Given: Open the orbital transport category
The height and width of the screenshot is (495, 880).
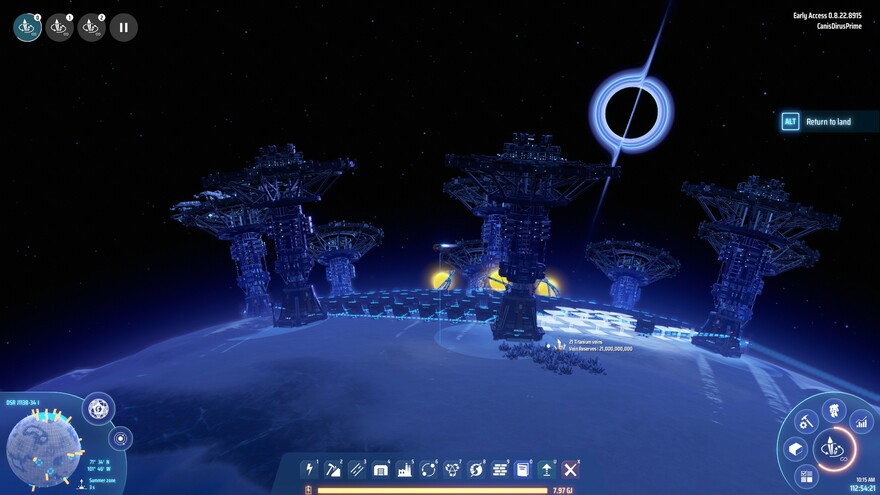Looking at the screenshot, I should pyautogui.click(x=428, y=469).
